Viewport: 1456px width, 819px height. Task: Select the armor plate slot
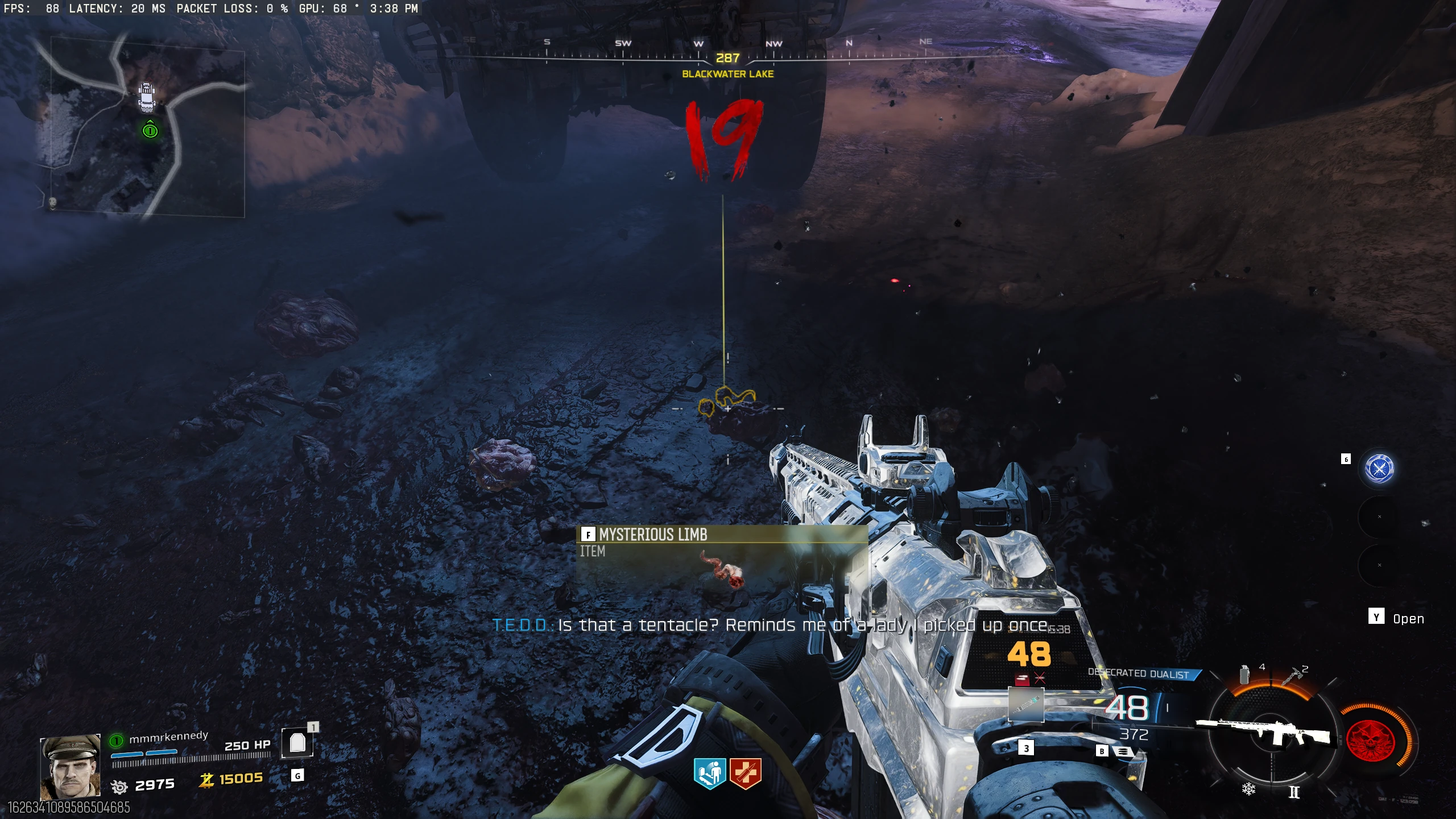coord(297,742)
